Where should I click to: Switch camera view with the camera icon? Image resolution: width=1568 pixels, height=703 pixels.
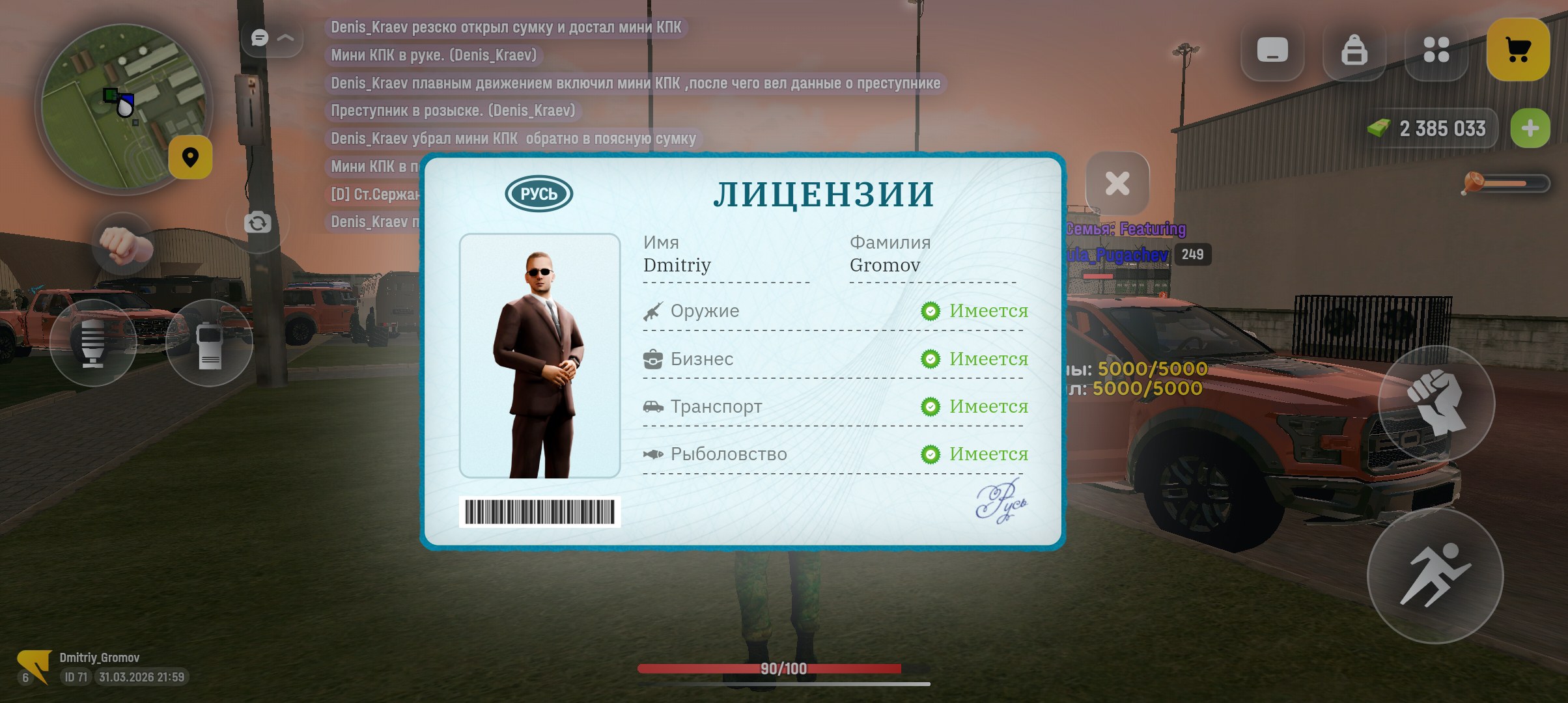coord(257,223)
